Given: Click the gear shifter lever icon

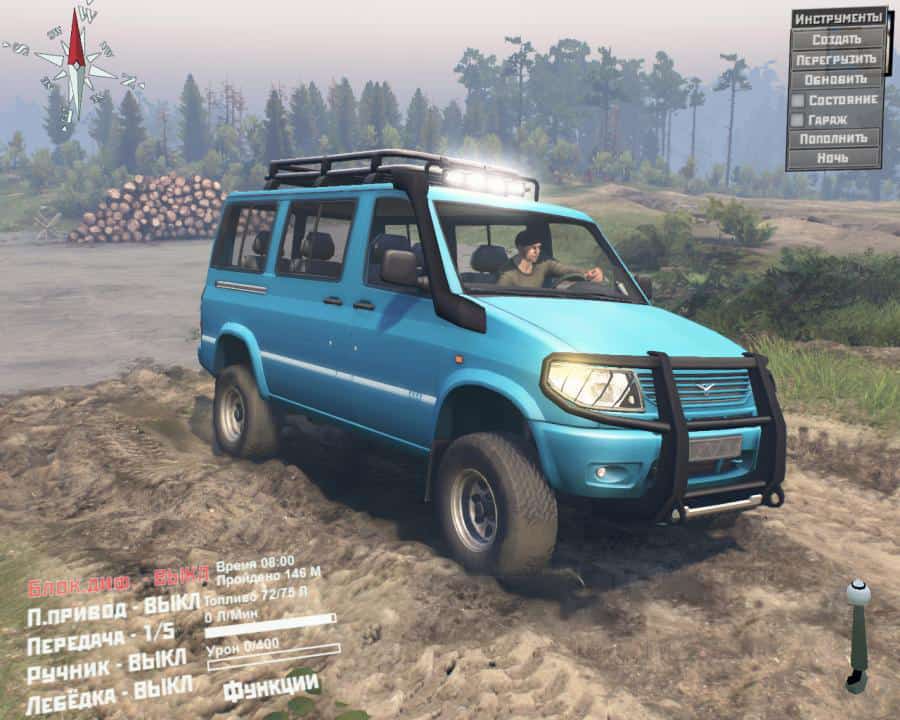Looking at the screenshot, I should [857, 635].
